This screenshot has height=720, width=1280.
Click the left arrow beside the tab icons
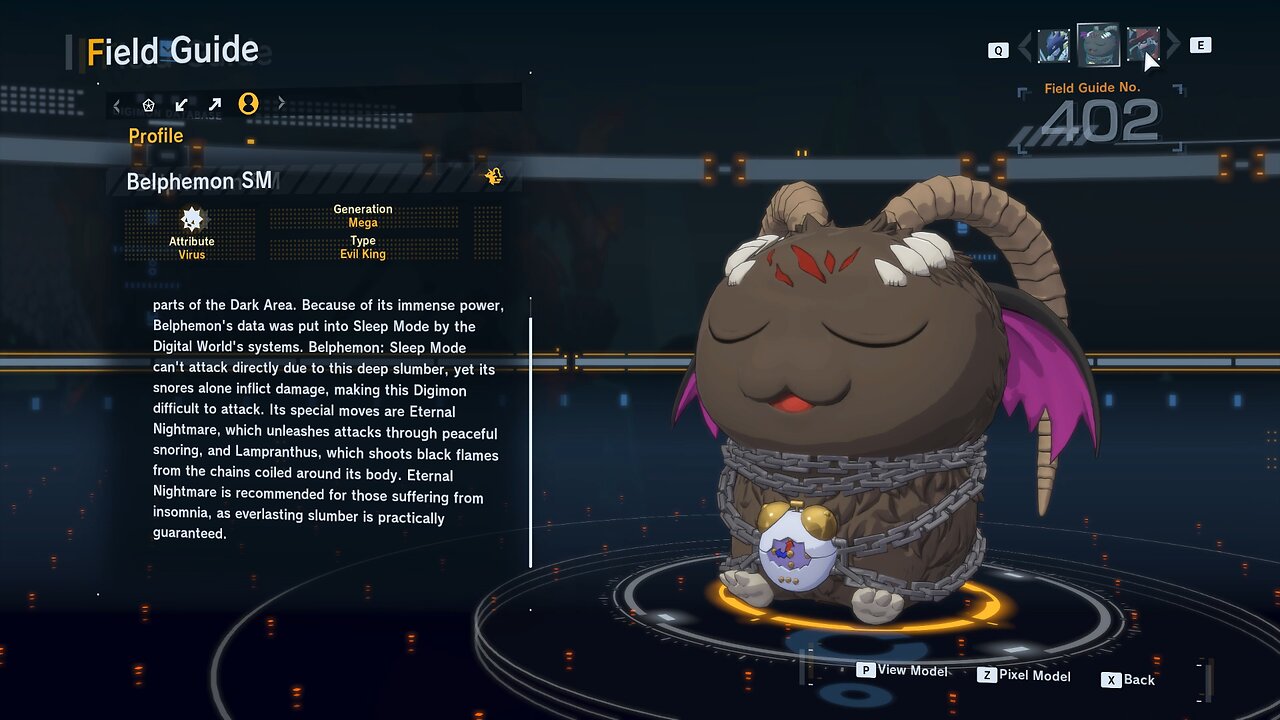coord(117,104)
